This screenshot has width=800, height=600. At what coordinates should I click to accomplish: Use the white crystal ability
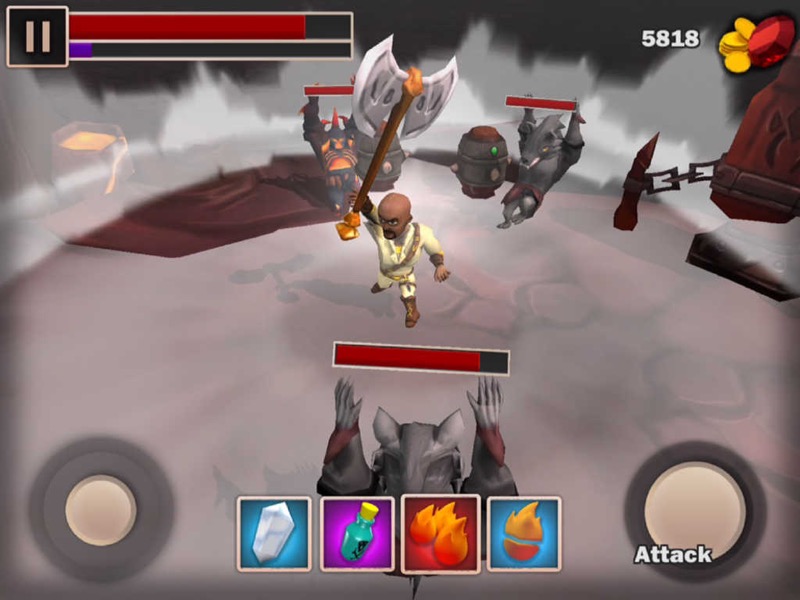click(x=274, y=533)
